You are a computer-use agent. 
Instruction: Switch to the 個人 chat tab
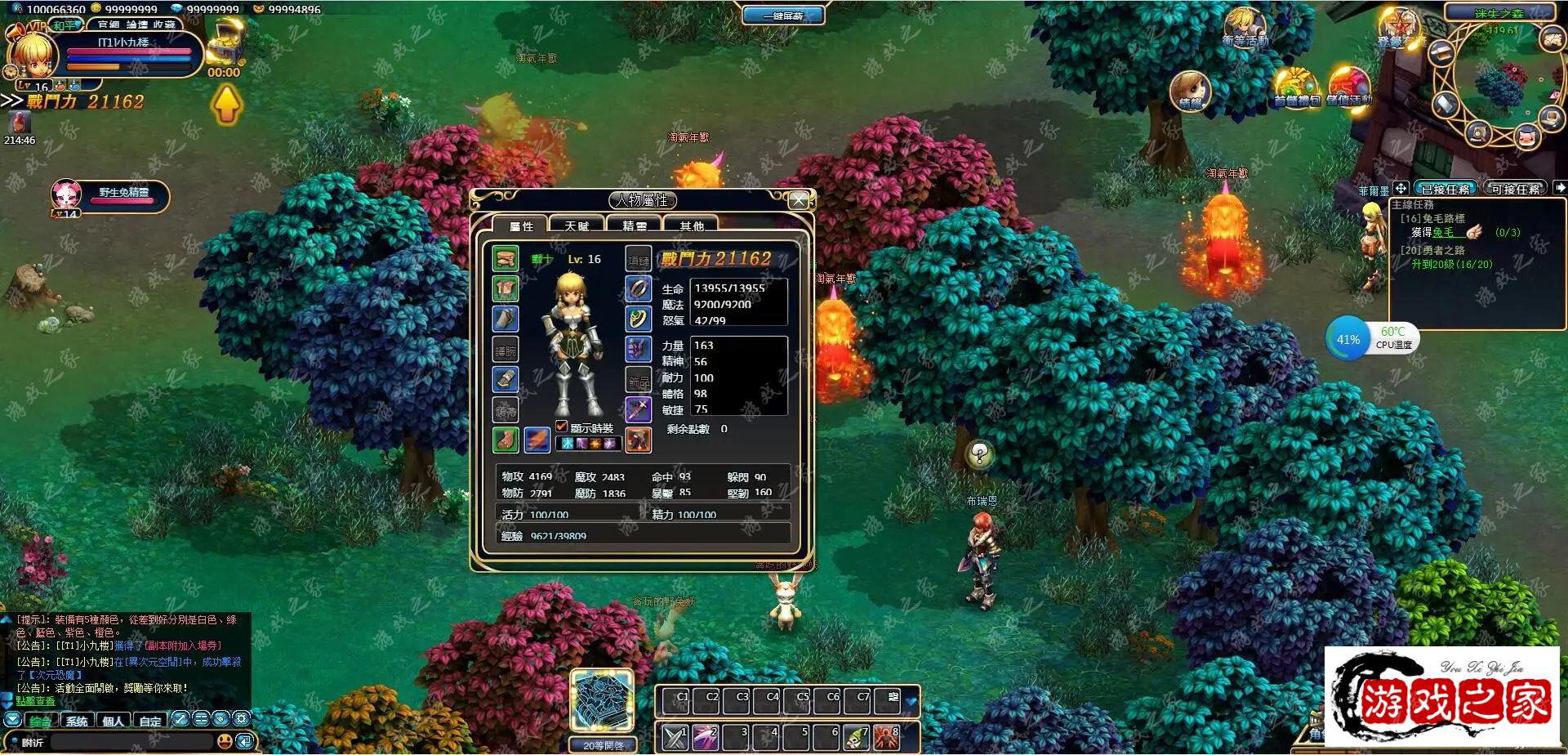pyautogui.click(x=114, y=721)
